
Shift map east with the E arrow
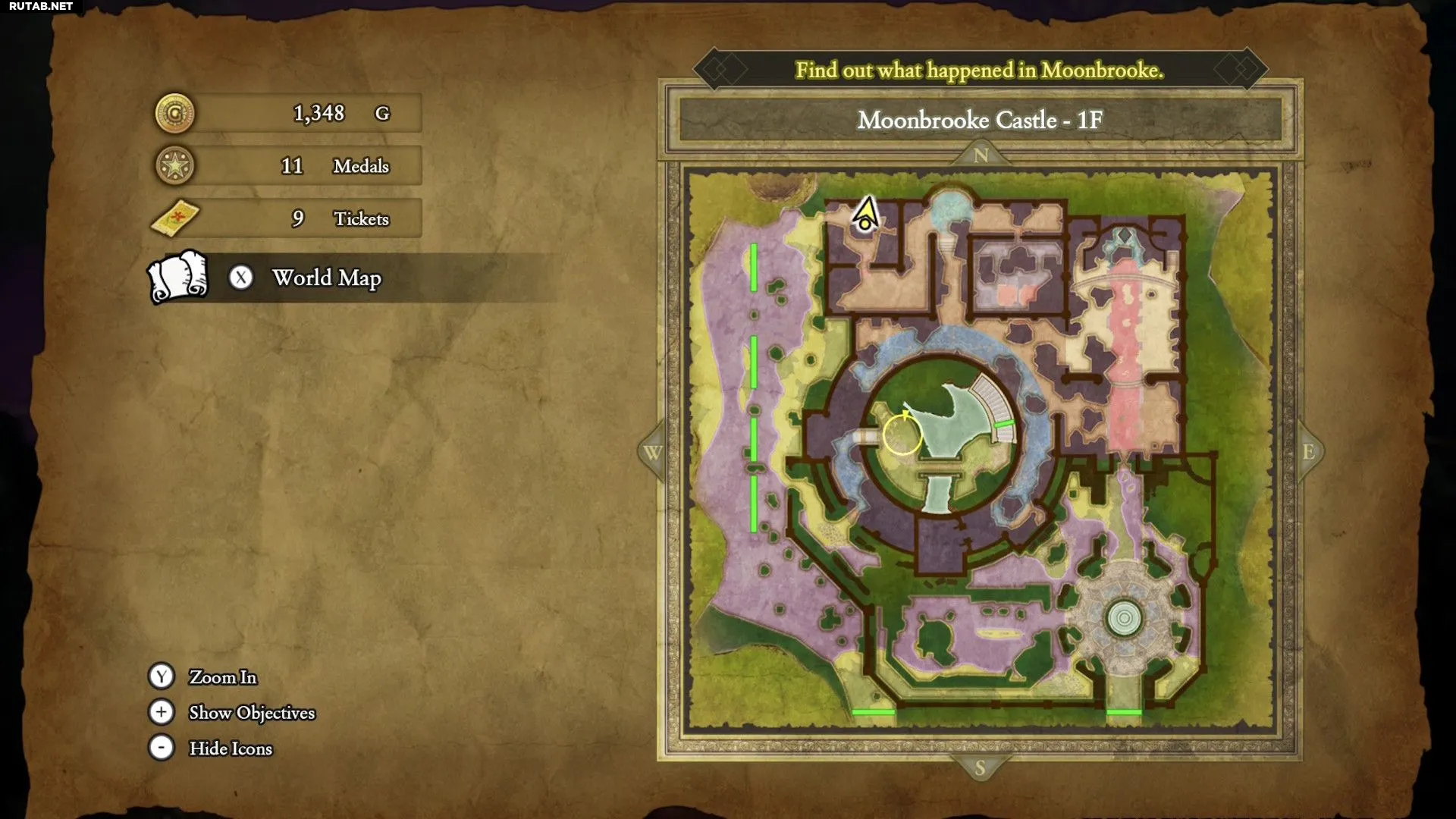1308,453
